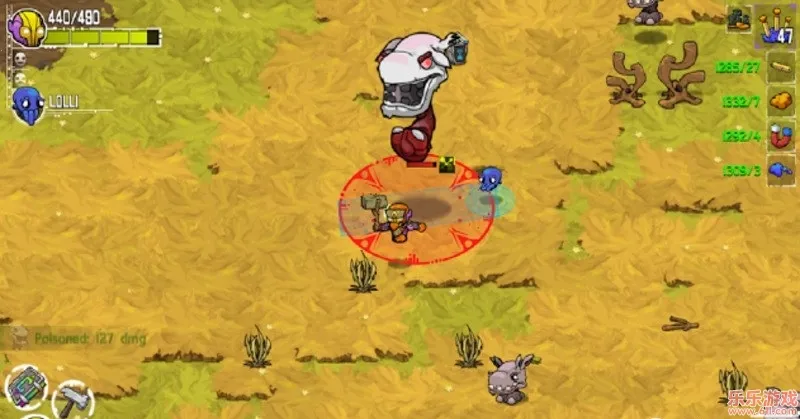The width and height of the screenshot is (800, 419).
Task: Select the wooden log resource slot
Action: point(779,68)
